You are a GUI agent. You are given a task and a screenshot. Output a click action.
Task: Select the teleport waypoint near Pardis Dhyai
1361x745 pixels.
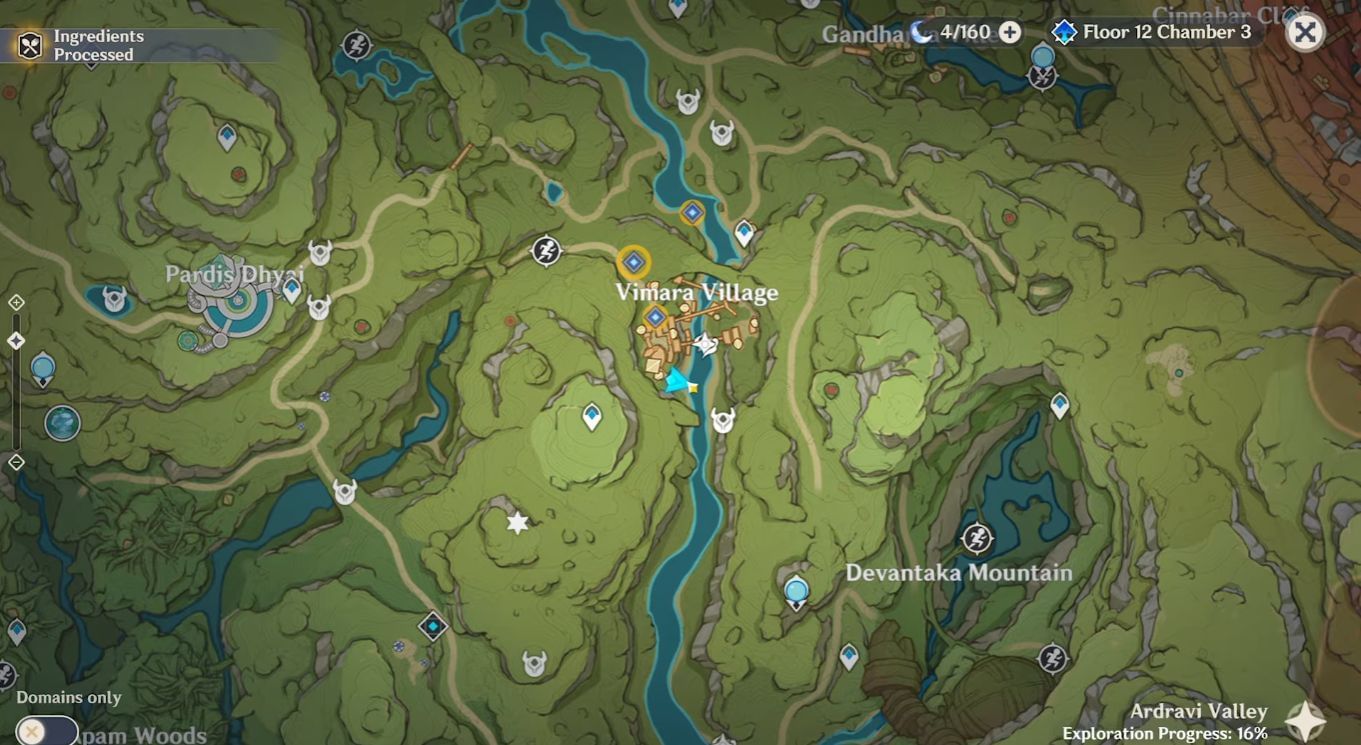coord(290,288)
